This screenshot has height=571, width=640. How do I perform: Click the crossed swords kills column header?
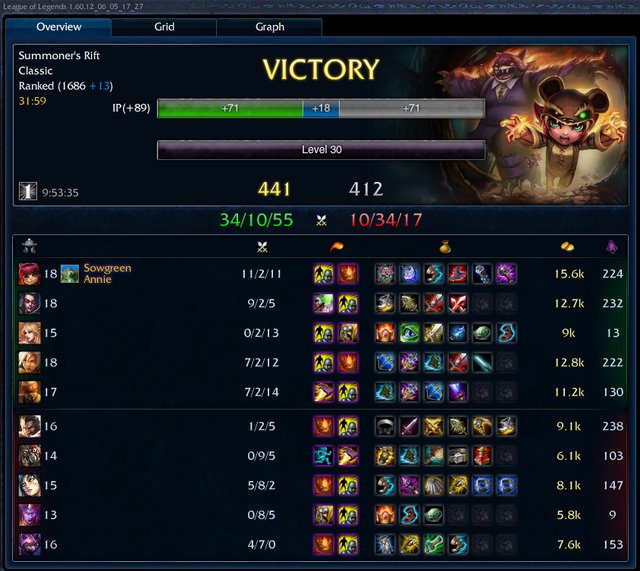[x=264, y=246]
